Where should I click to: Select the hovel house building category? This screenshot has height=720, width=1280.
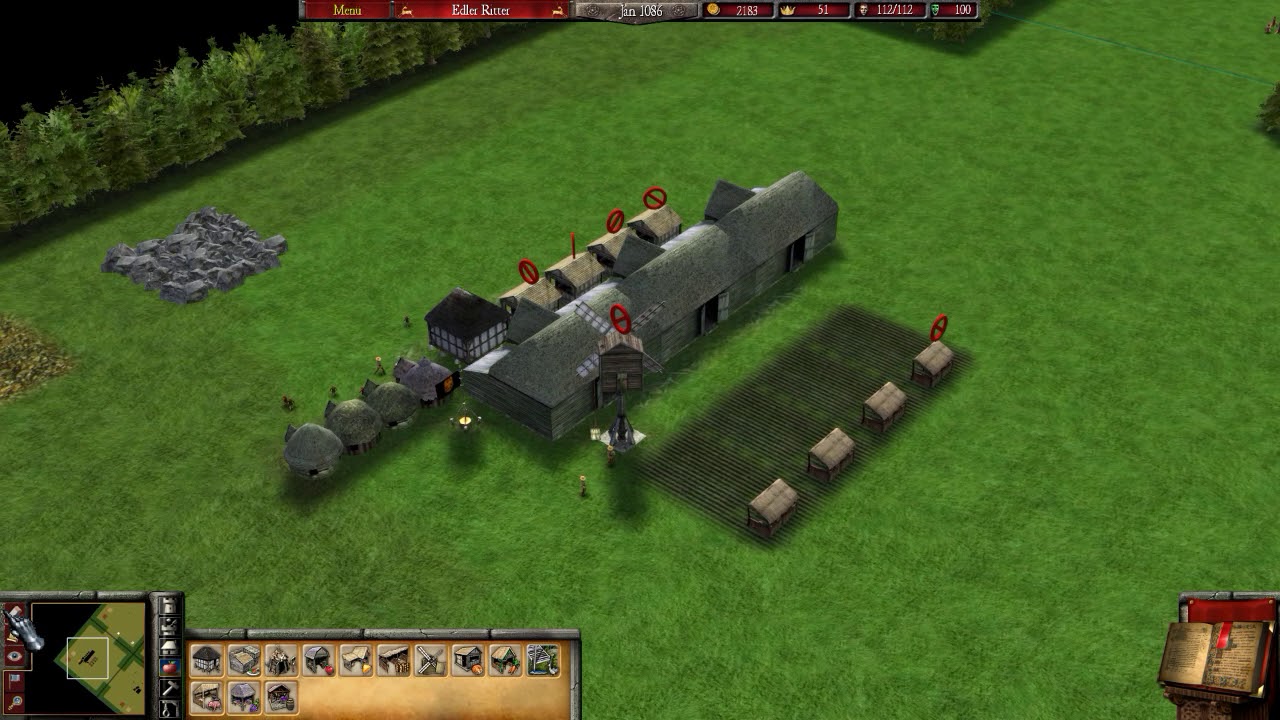[169, 646]
